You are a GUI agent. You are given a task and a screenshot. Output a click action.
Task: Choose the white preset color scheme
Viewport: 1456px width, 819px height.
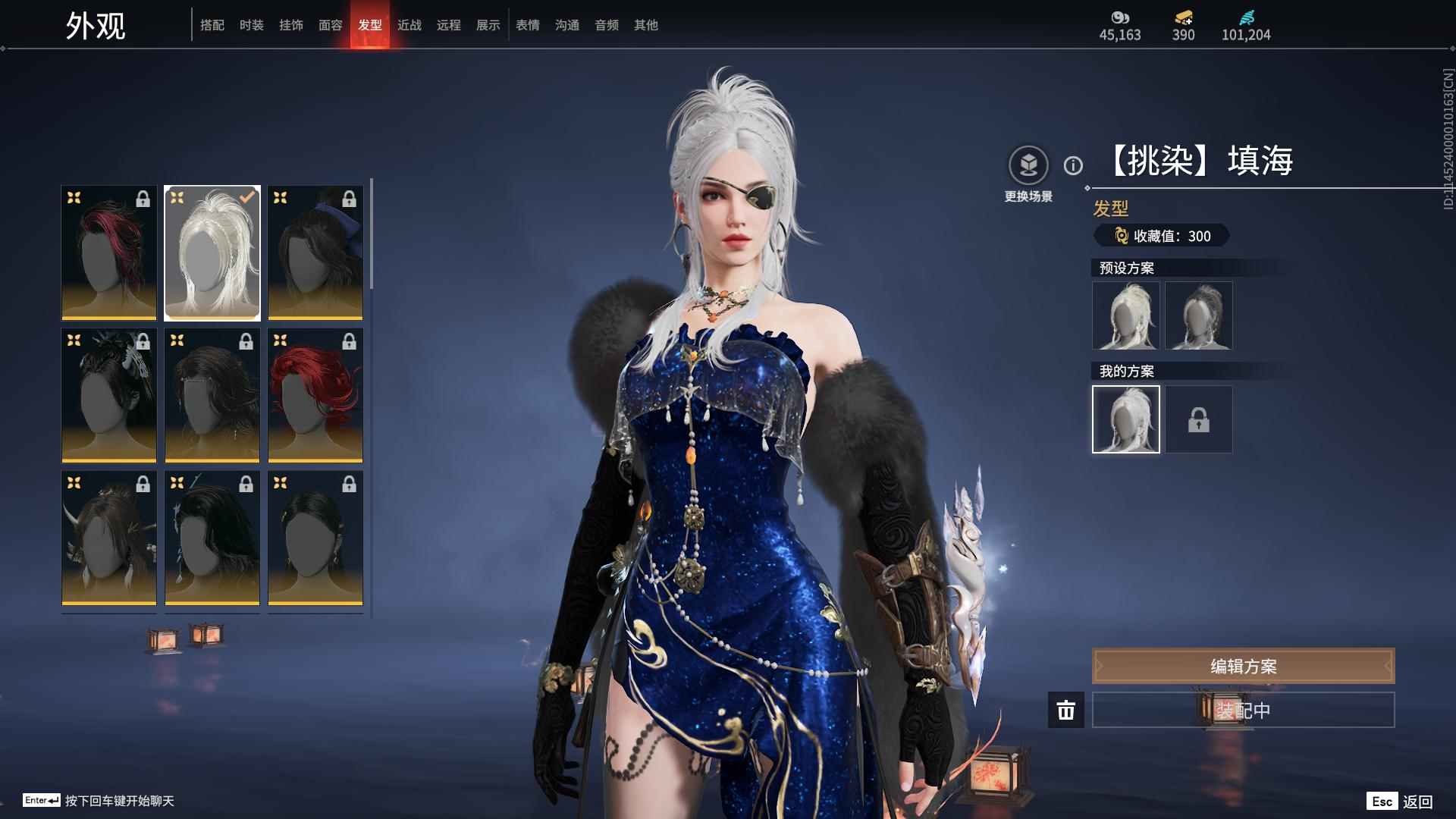click(x=1126, y=315)
